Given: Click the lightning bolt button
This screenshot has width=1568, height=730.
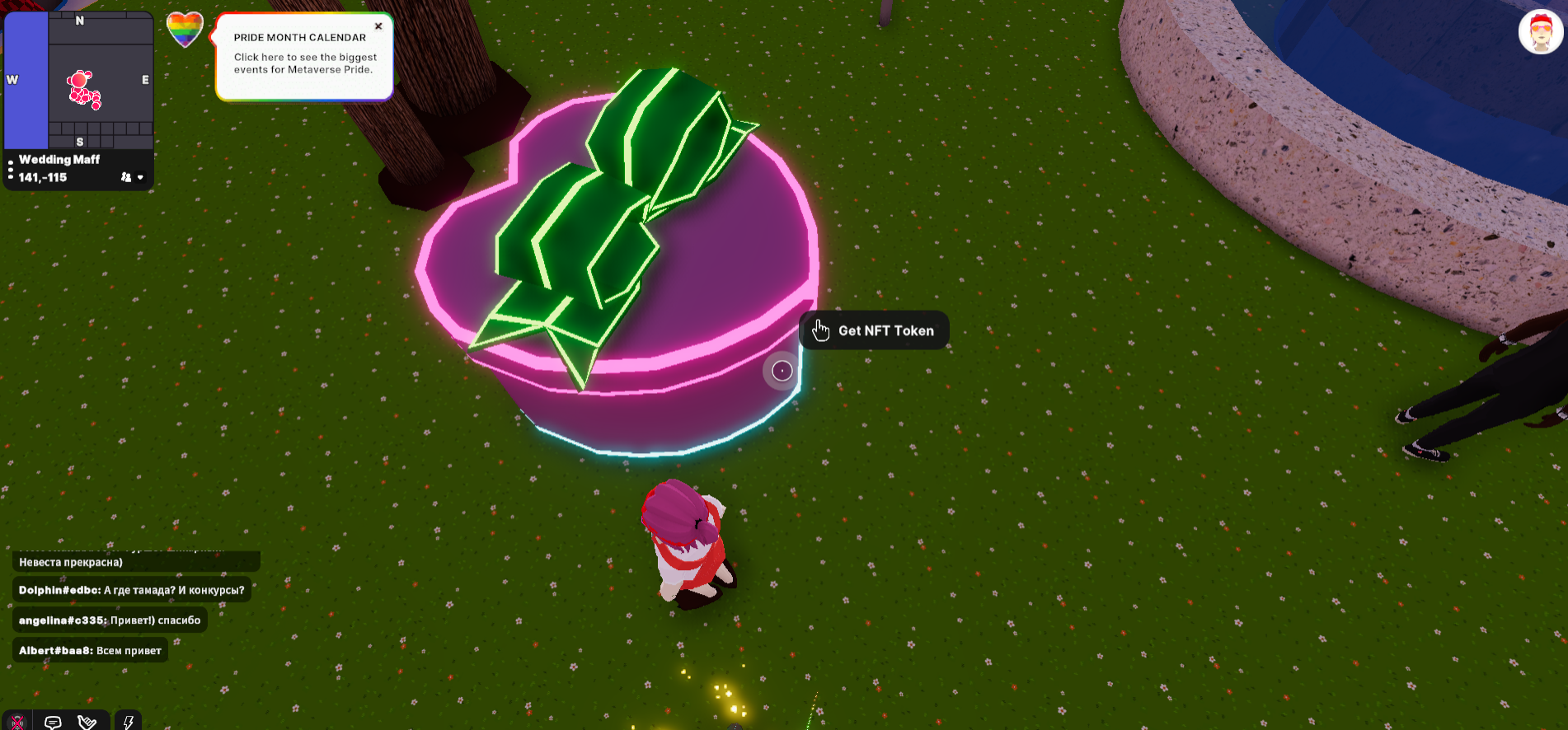Looking at the screenshot, I should 128,722.
